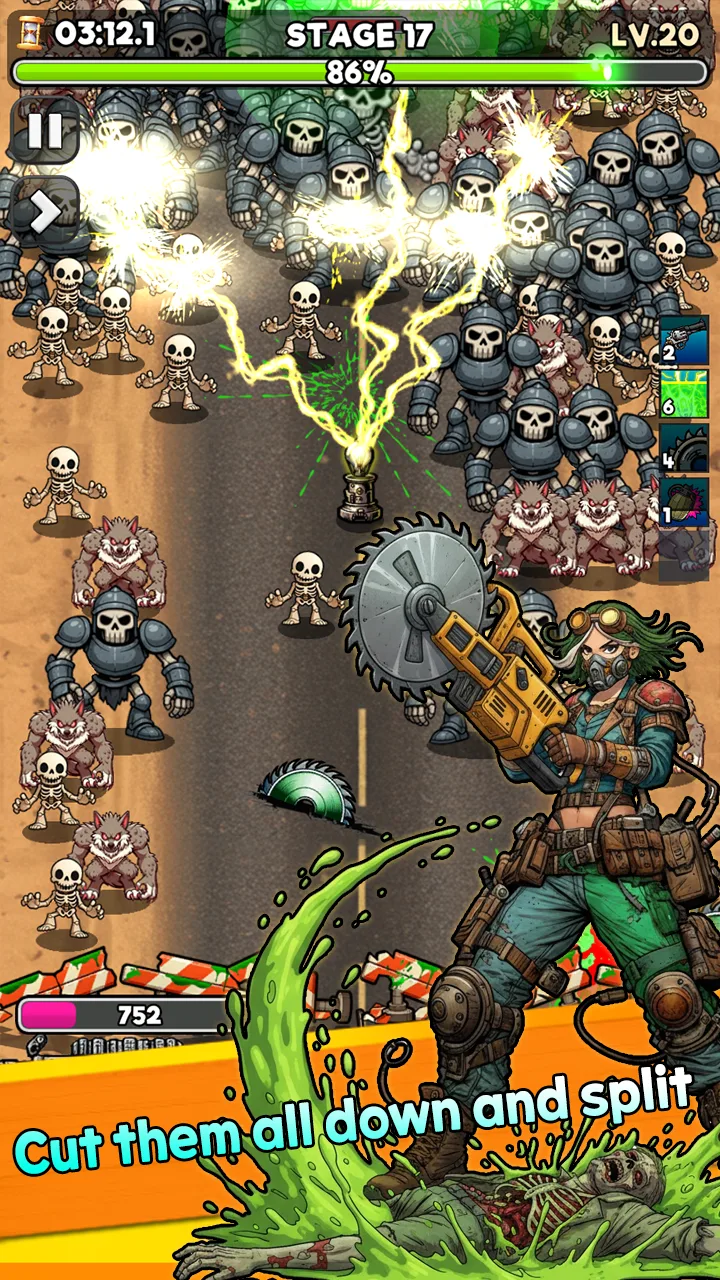Image resolution: width=720 pixels, height=1280 pixels.
Task: Pause the game
Action: click(x=45, y=131)
